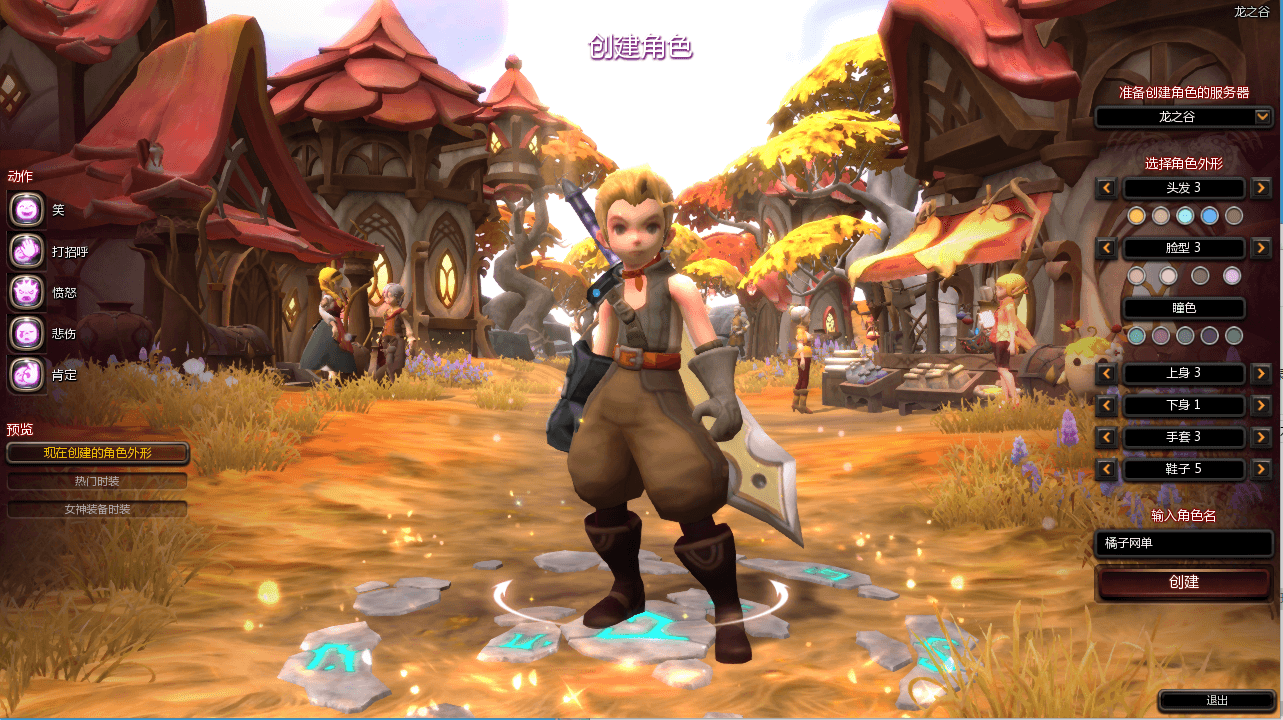The height and width of the screenshot is (720, 1283).
Task: Step back 手套 using the left chevron
Action: (1104, 437)
